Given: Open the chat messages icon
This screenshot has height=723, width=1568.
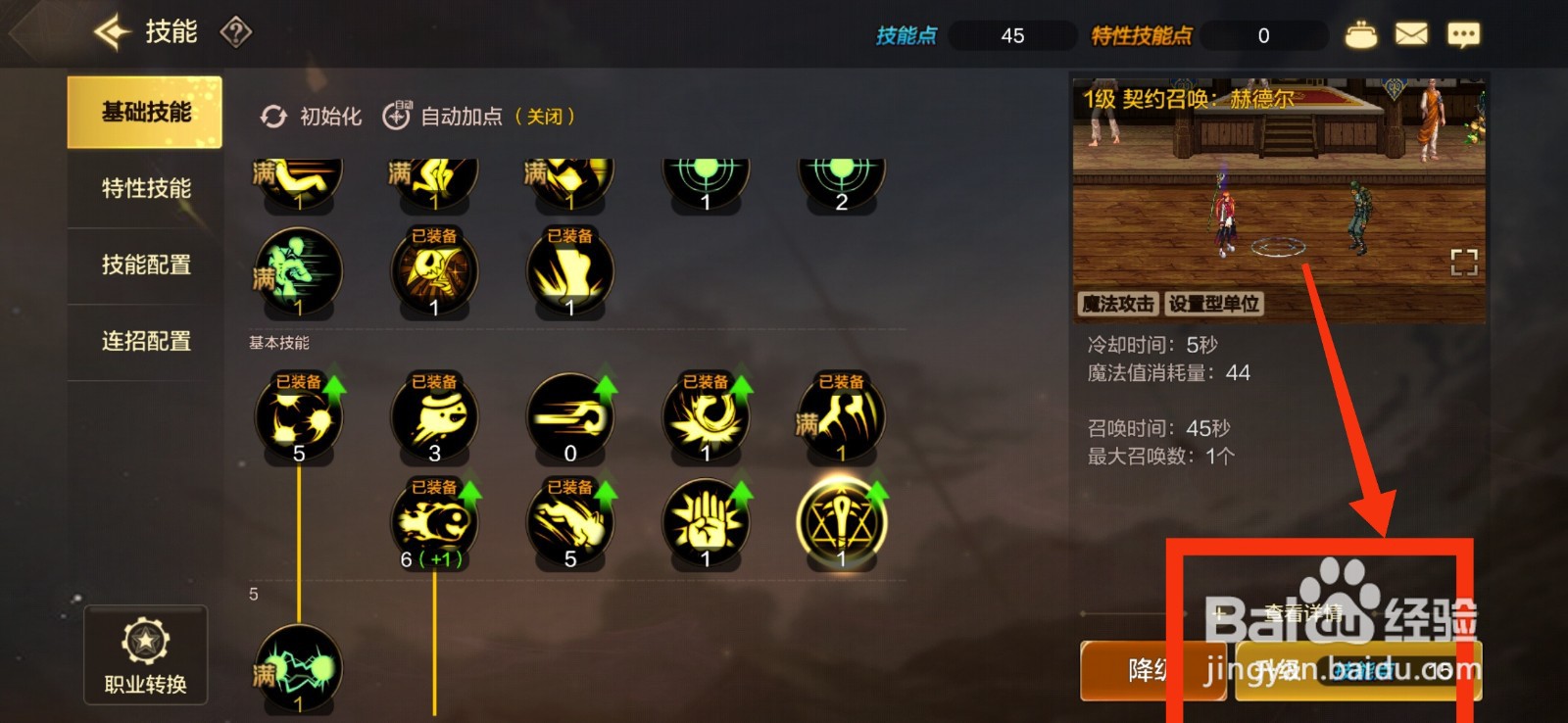Looking at the screenshot, I should pyautogui.click(x=1463, y=32).
